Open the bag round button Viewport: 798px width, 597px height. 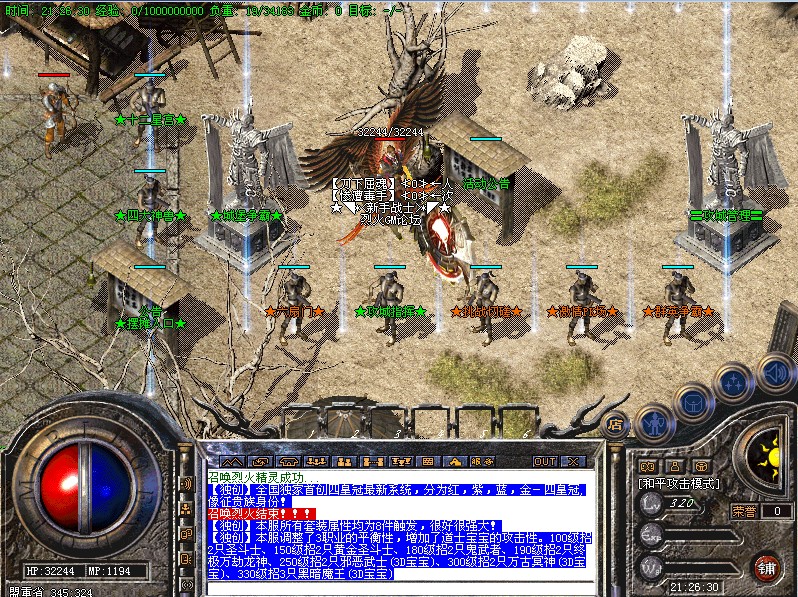point(692,401)
